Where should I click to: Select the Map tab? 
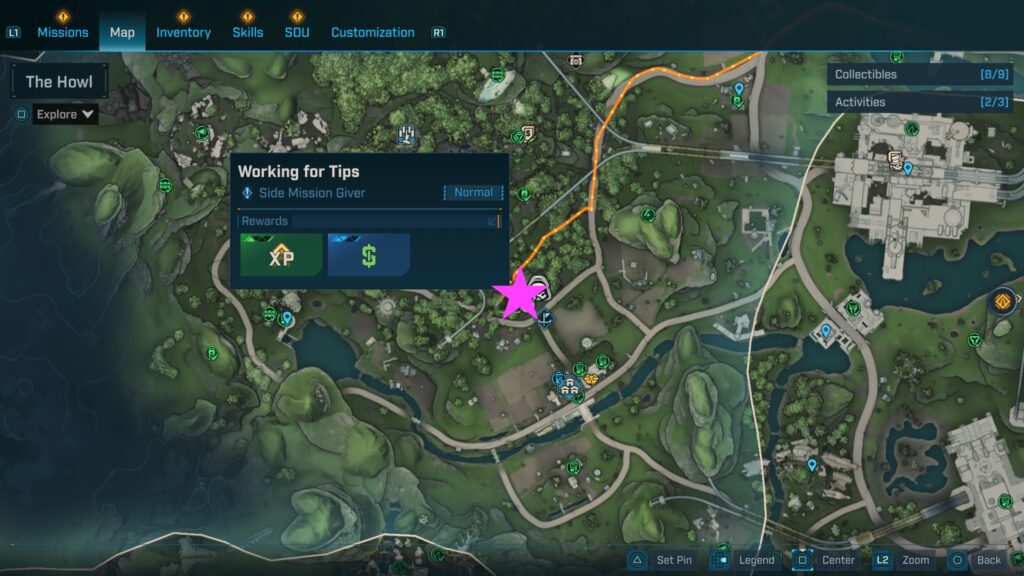(122, 32)
